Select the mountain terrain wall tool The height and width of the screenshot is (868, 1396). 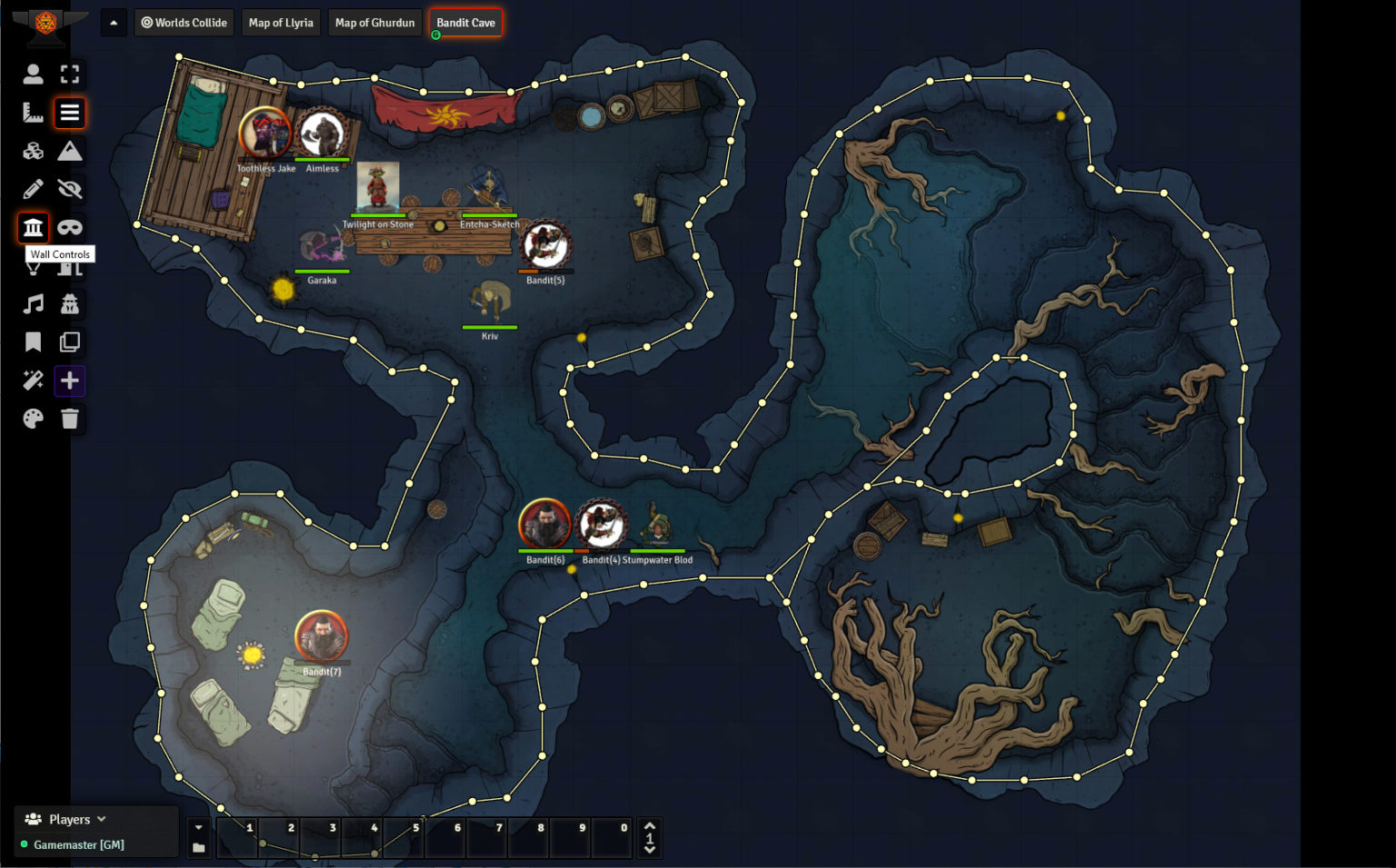pyautogui.click(x=70, y=151)
